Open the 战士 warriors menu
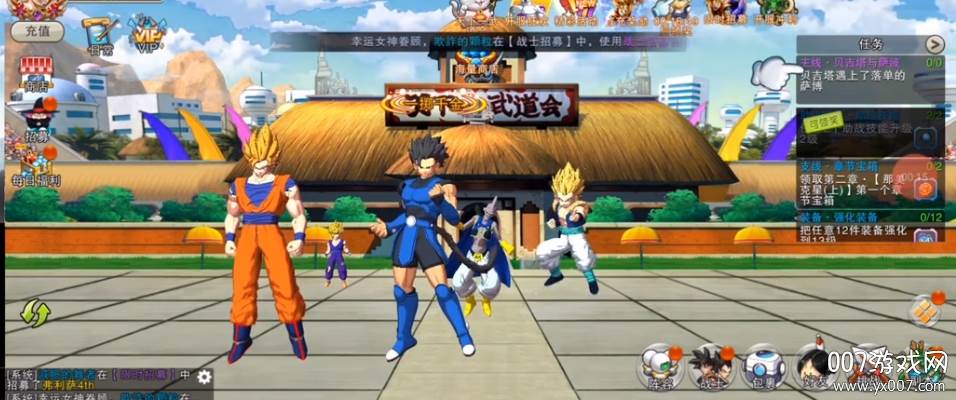The image size is (956, 400). [711, 367]
